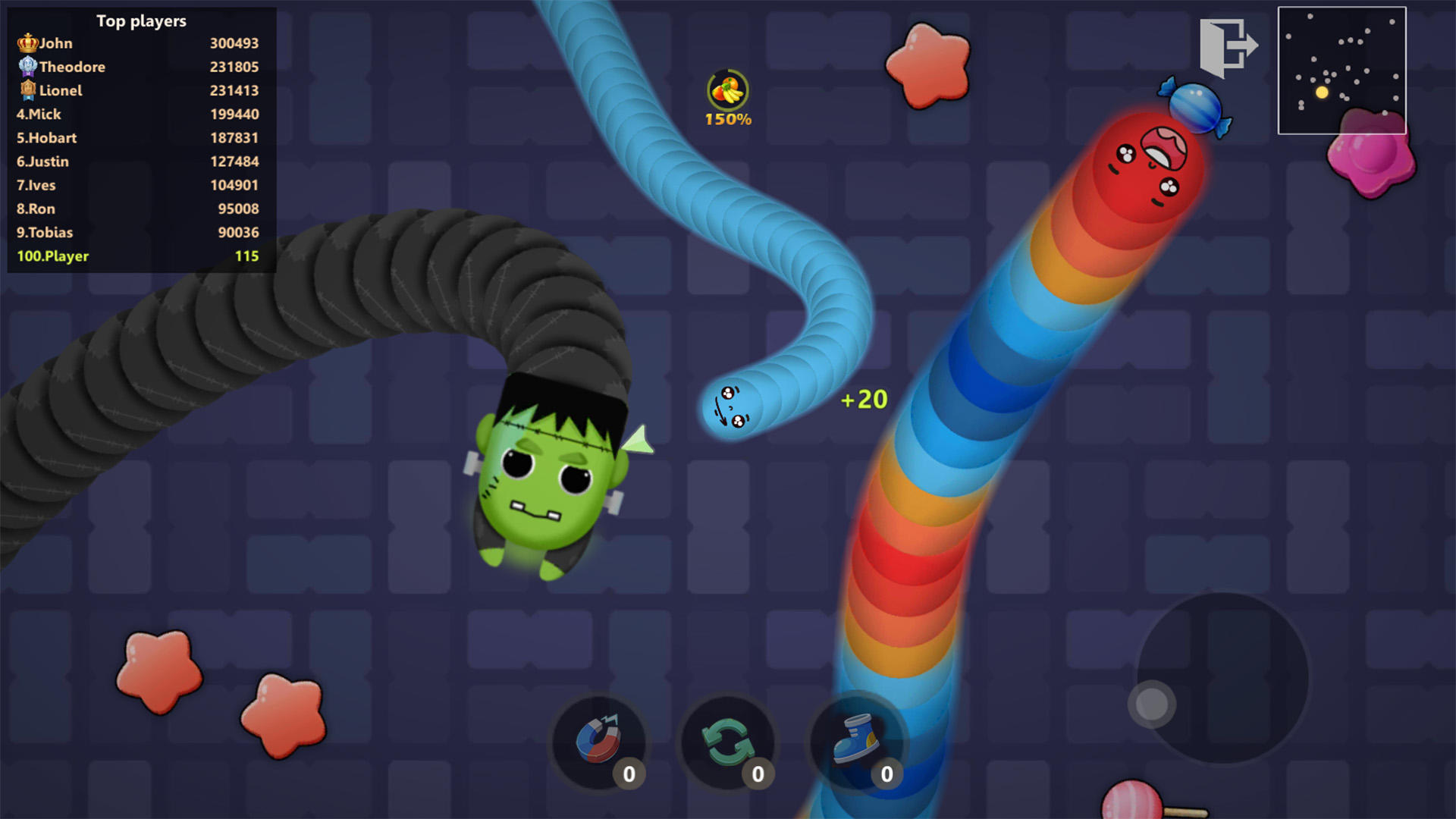The image size is (1456, 819).
Task: Click the +20 score popup text
Action: coord(864,398)
